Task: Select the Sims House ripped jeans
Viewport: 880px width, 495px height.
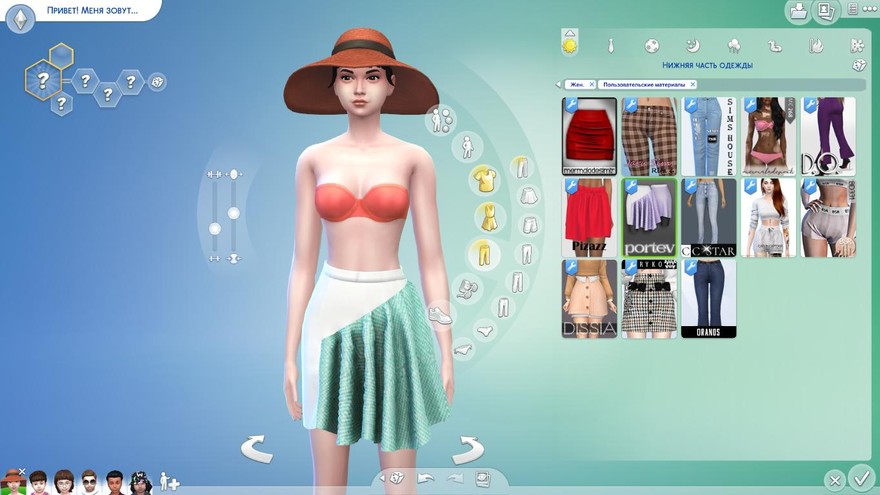Action: [708, 136]
